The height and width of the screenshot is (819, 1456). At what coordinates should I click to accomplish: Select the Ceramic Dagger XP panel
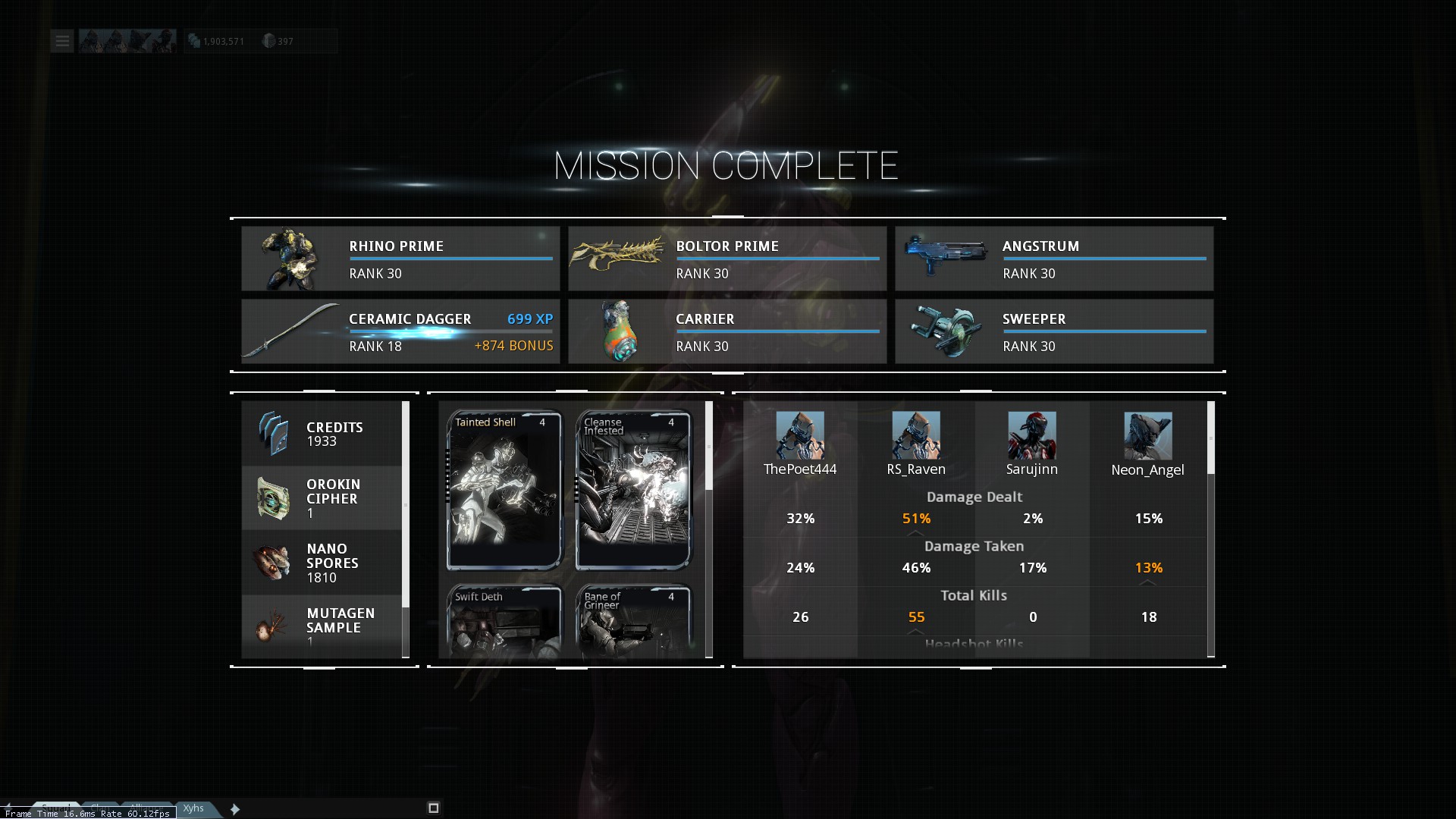[400, 331]
